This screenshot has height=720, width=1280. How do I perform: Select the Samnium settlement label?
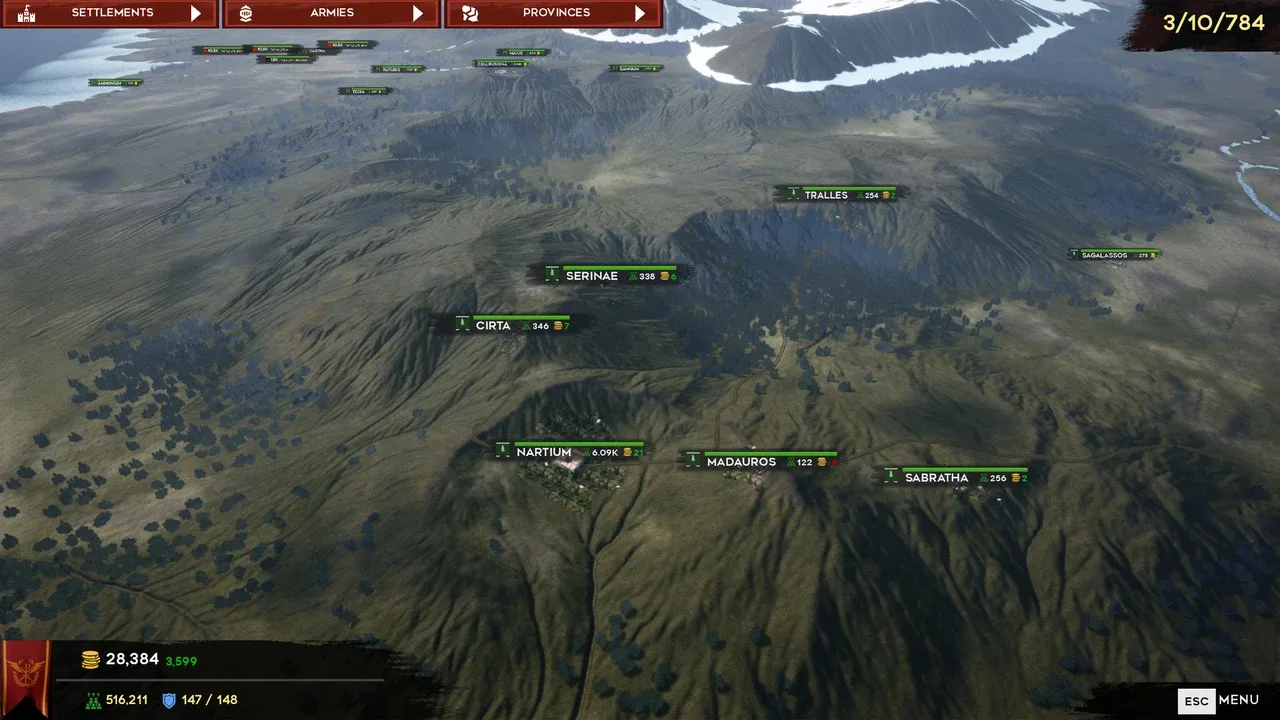[x=636, y=69]
